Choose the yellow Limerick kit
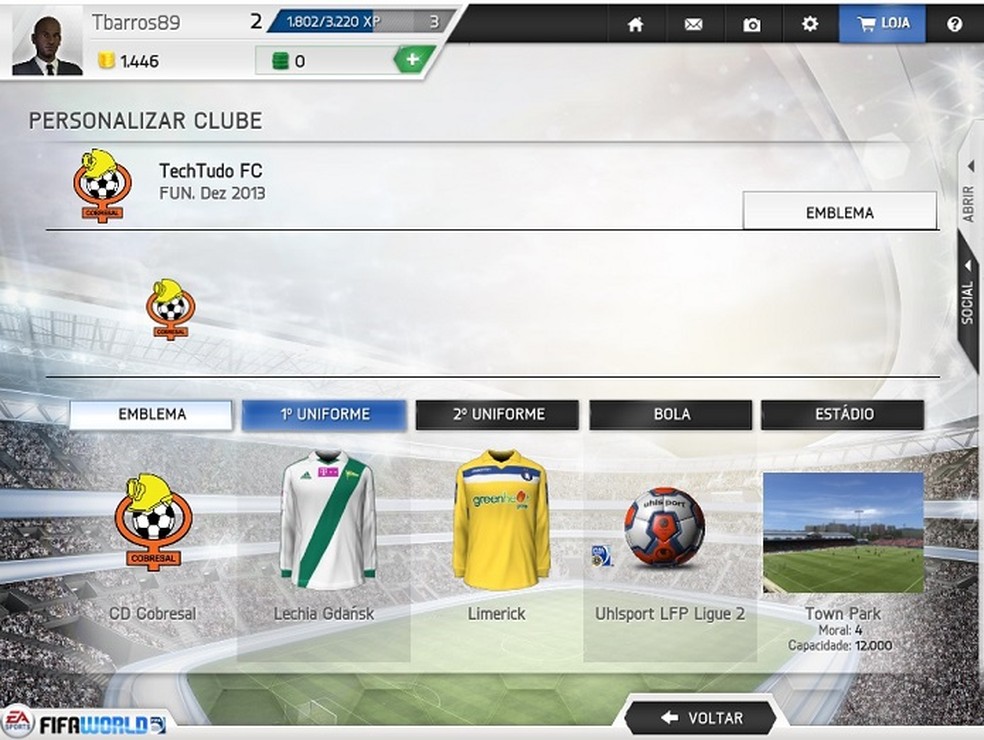This screenshot has height=740, width=984. [500, 521]
